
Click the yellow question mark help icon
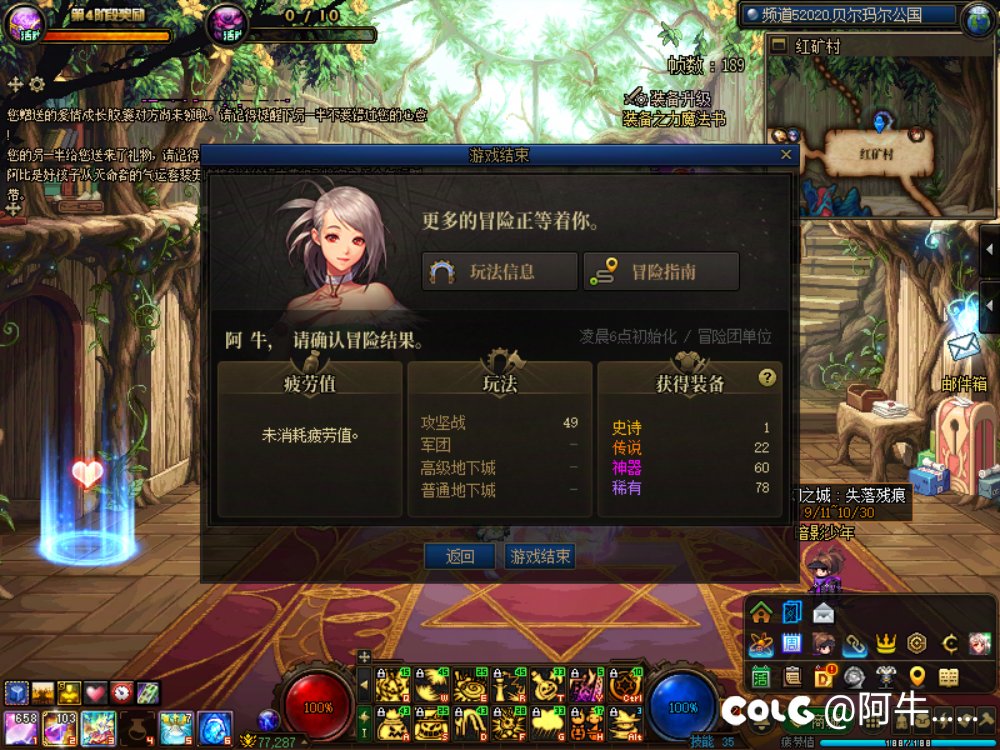(767, 377)
